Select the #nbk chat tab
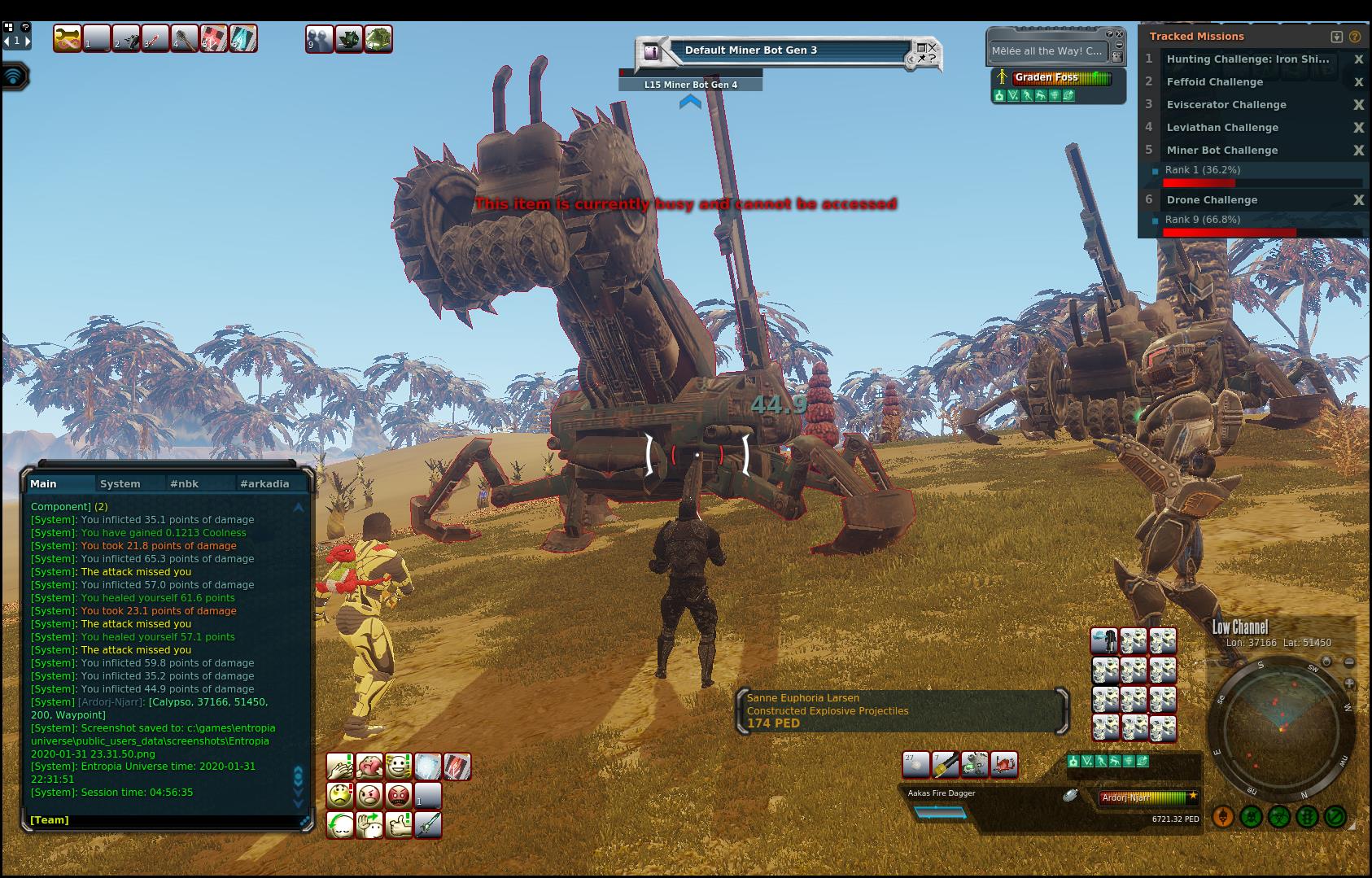1372x878 pixels. [184, 483]
